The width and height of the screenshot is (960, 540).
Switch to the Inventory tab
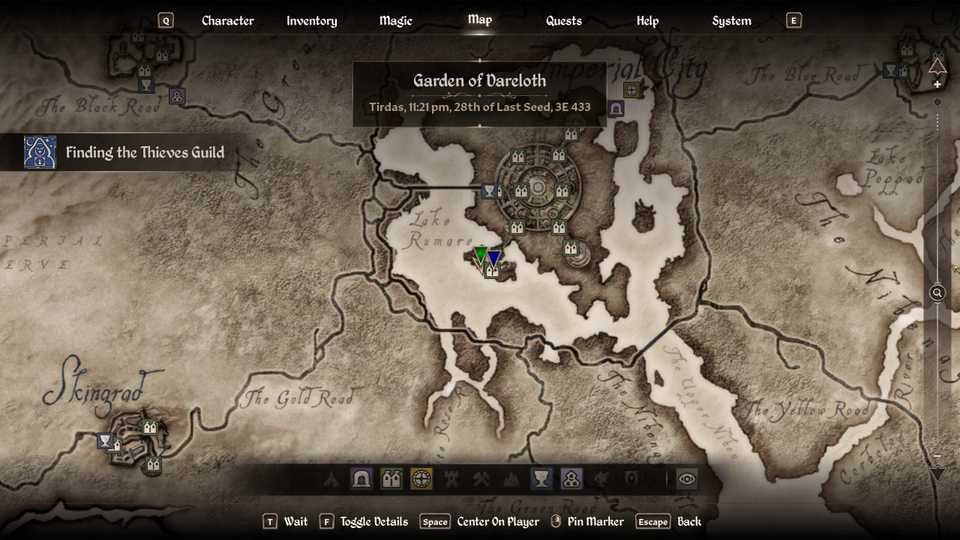pyautogui.click(x=311, y=21)
